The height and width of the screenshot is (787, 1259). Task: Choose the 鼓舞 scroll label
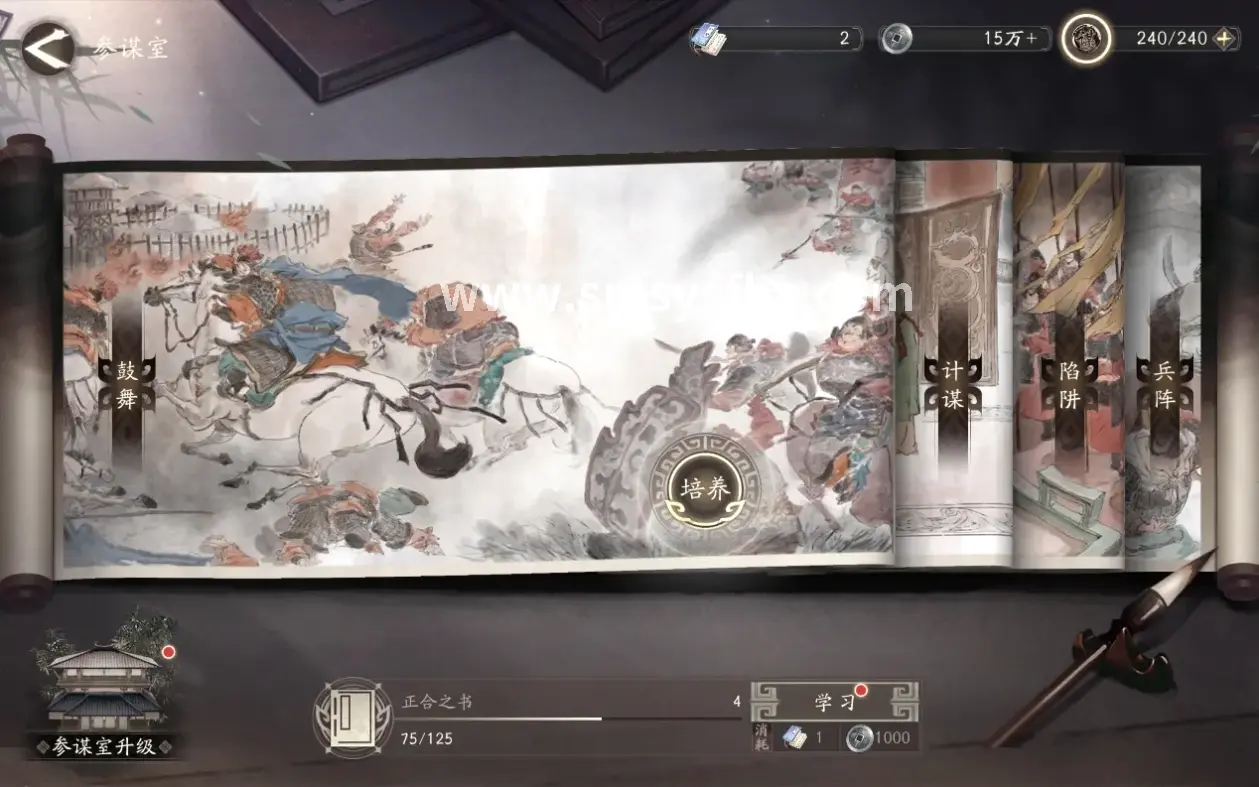click(x=126, y=385)
